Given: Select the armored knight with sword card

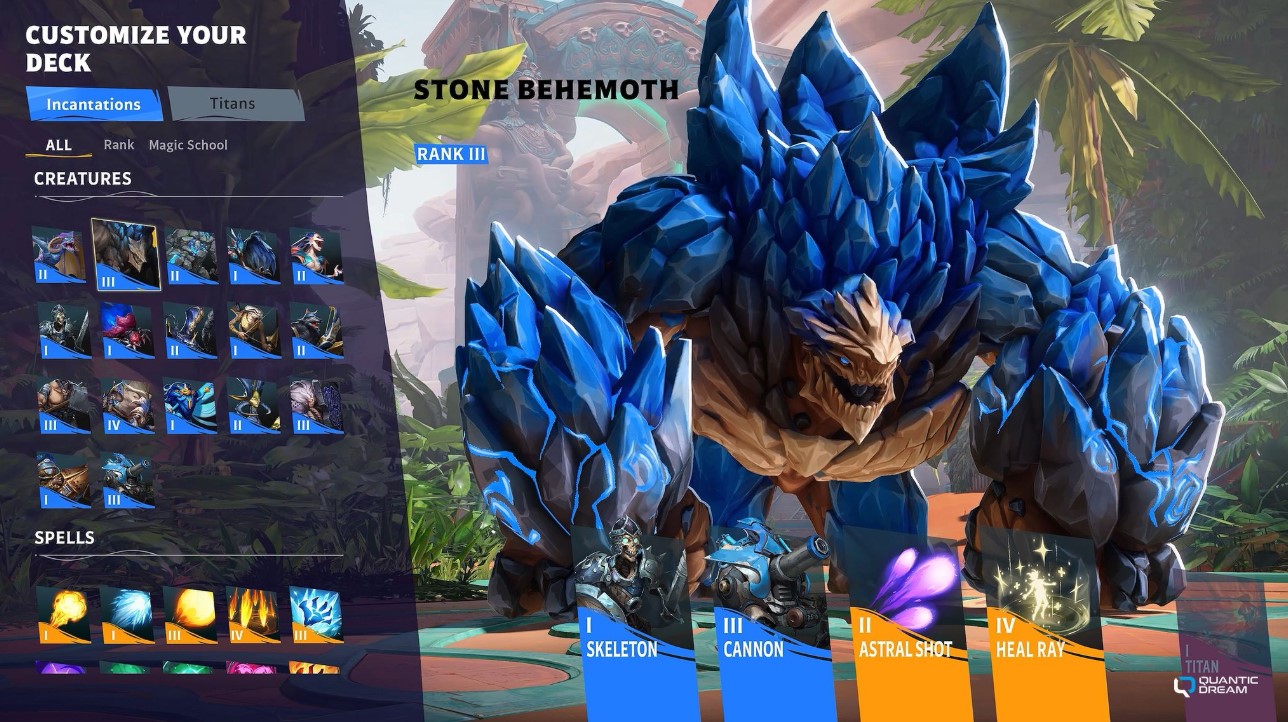Looking at the screenshot, I should point(62,330).
